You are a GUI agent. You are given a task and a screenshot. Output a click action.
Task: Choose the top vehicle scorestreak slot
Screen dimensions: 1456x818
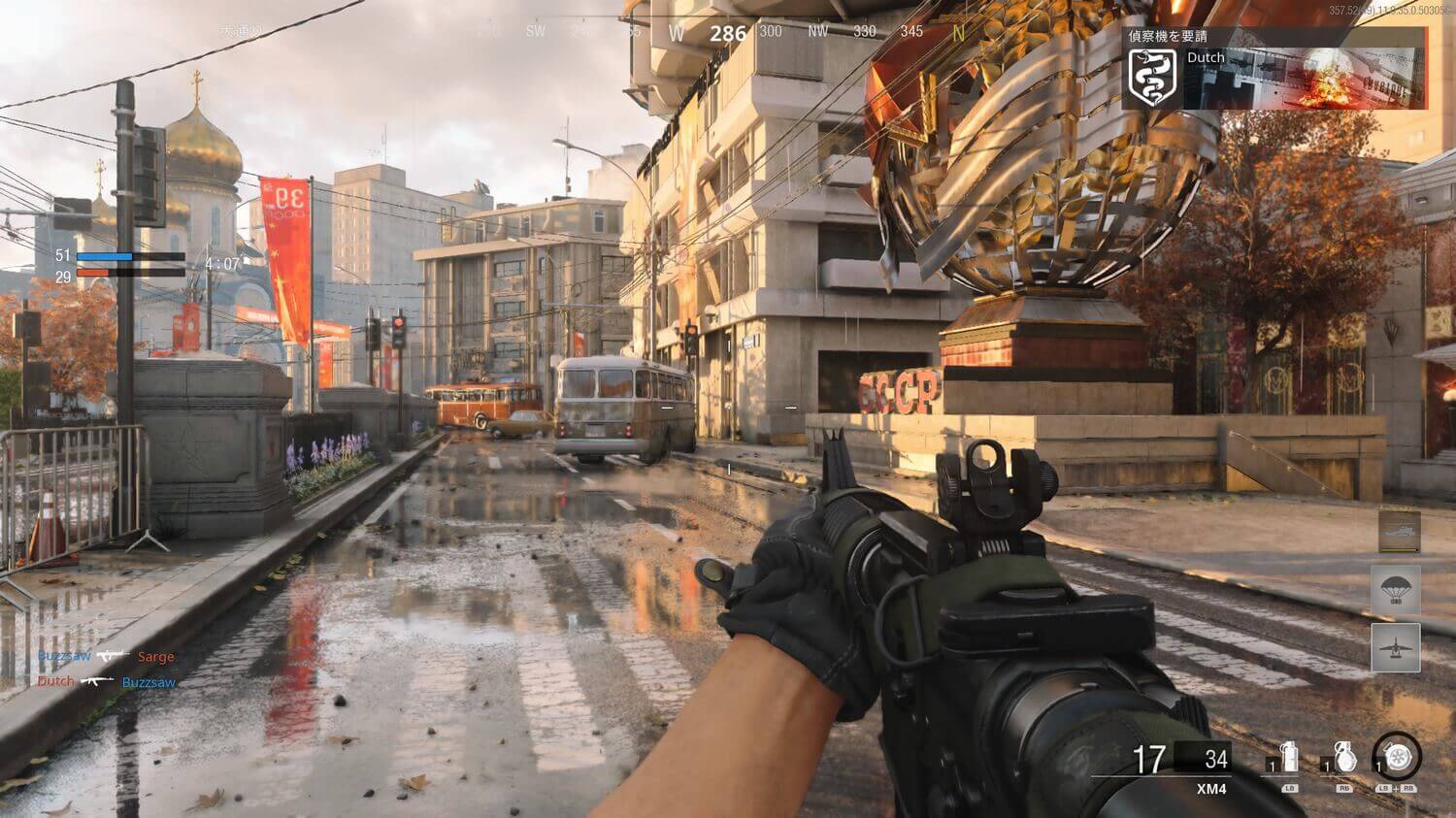1399,531
